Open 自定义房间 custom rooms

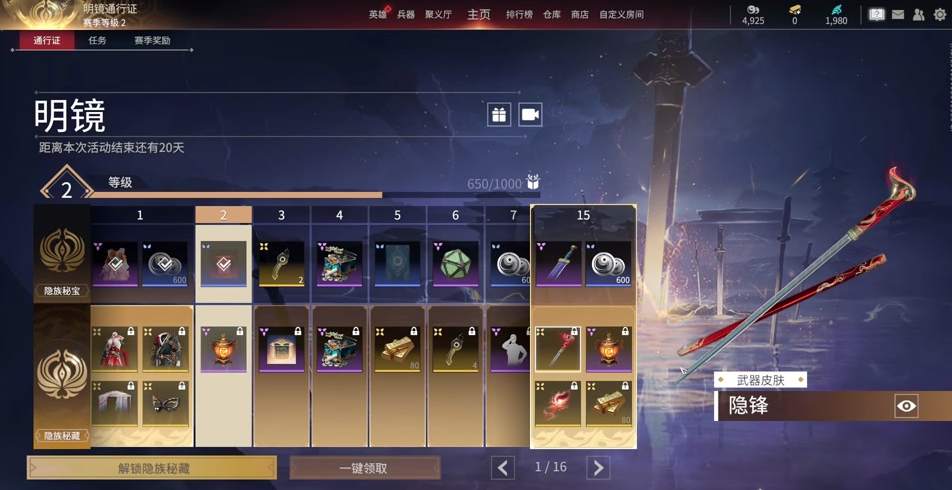pos(621,14)
